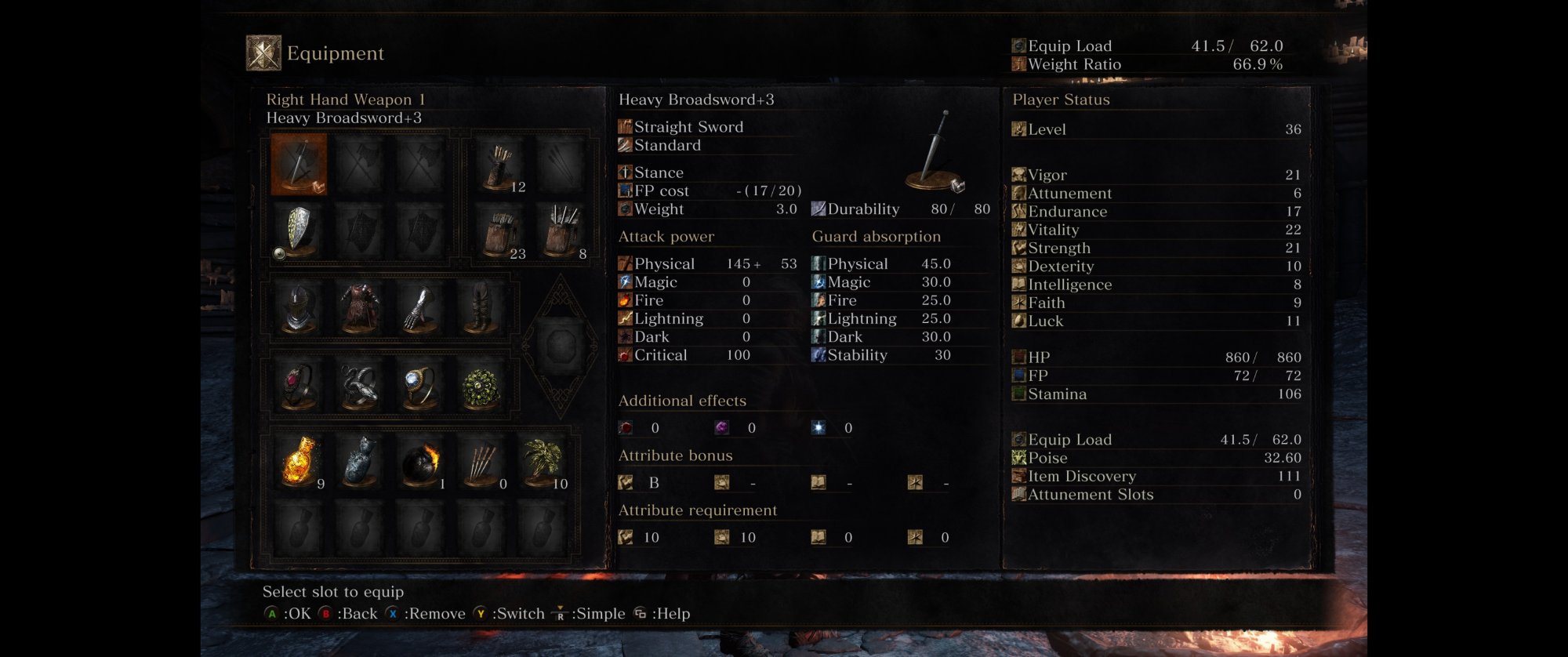
Task: Choose the Green Blossom item slot
Action: point(542,462)
